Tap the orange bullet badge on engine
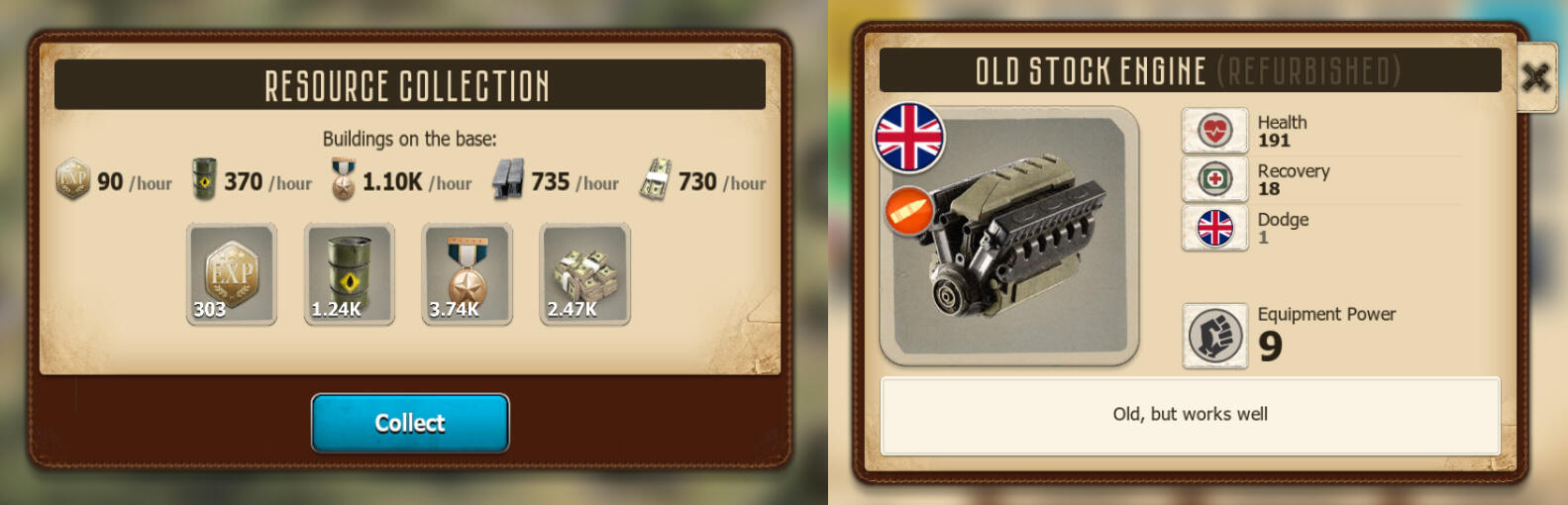This screenshot has width=1568, height=505. (x=908, y=211)
